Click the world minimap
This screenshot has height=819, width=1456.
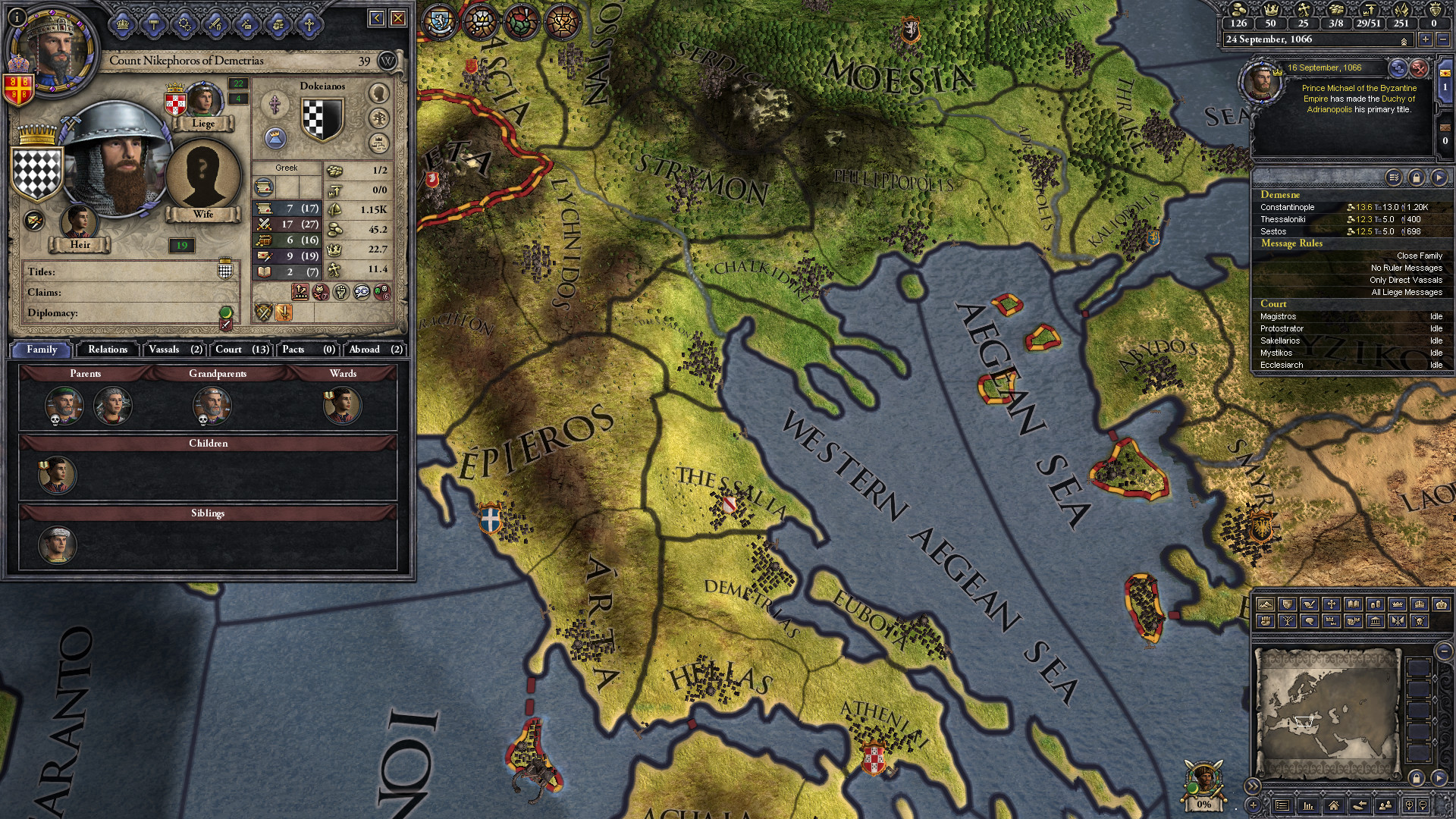(1326, 713)
